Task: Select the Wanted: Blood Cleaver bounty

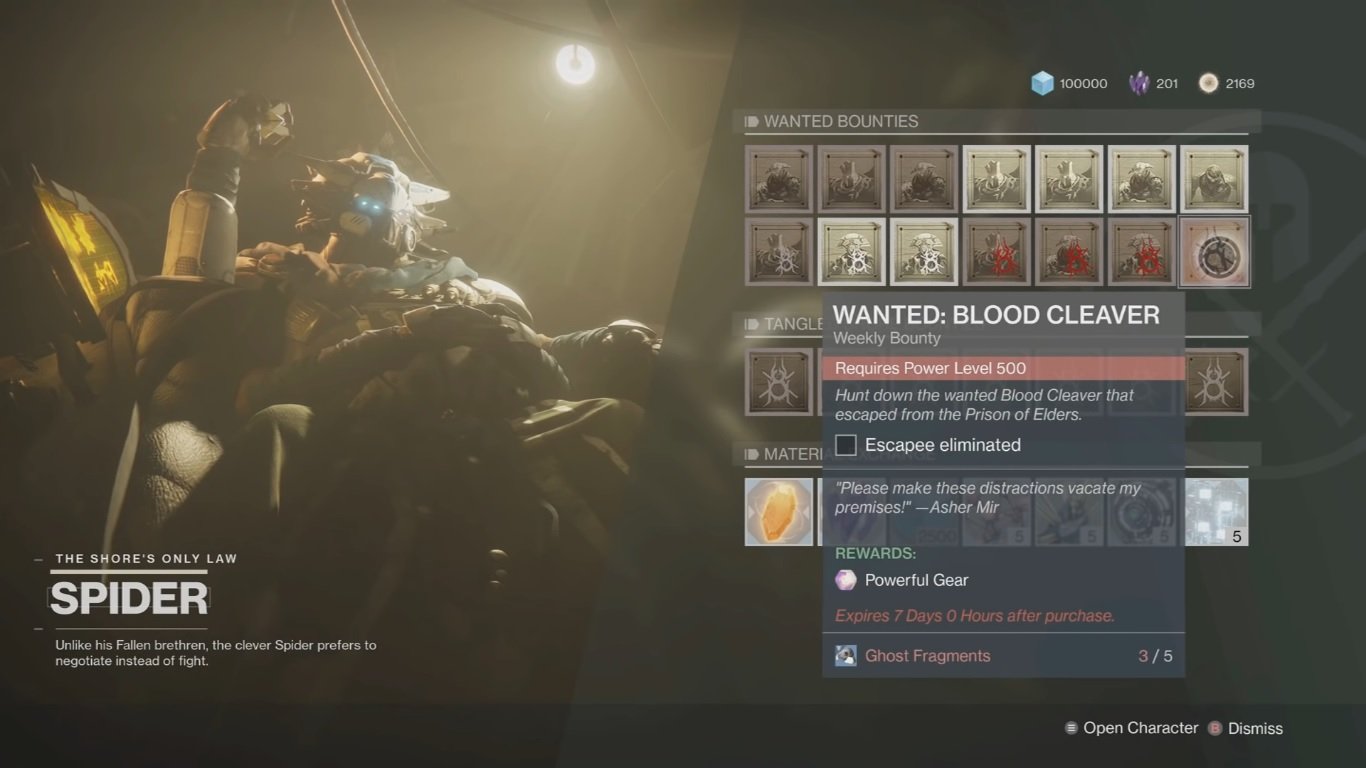Action: click(1214, 250)
